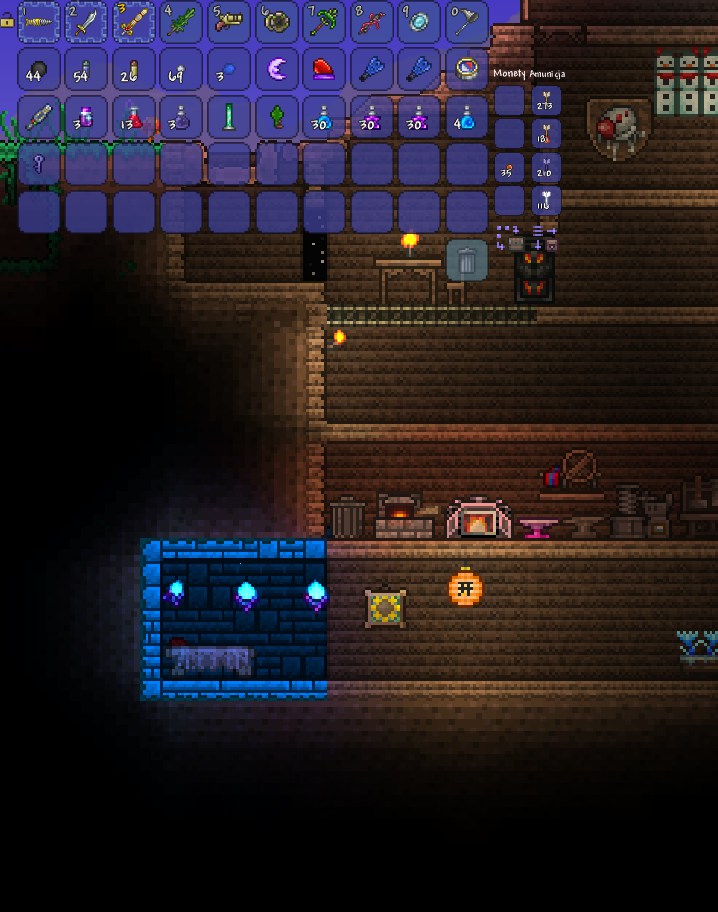Click the bomb stack of 44
The image size is (718, 912).
(39, 69)
